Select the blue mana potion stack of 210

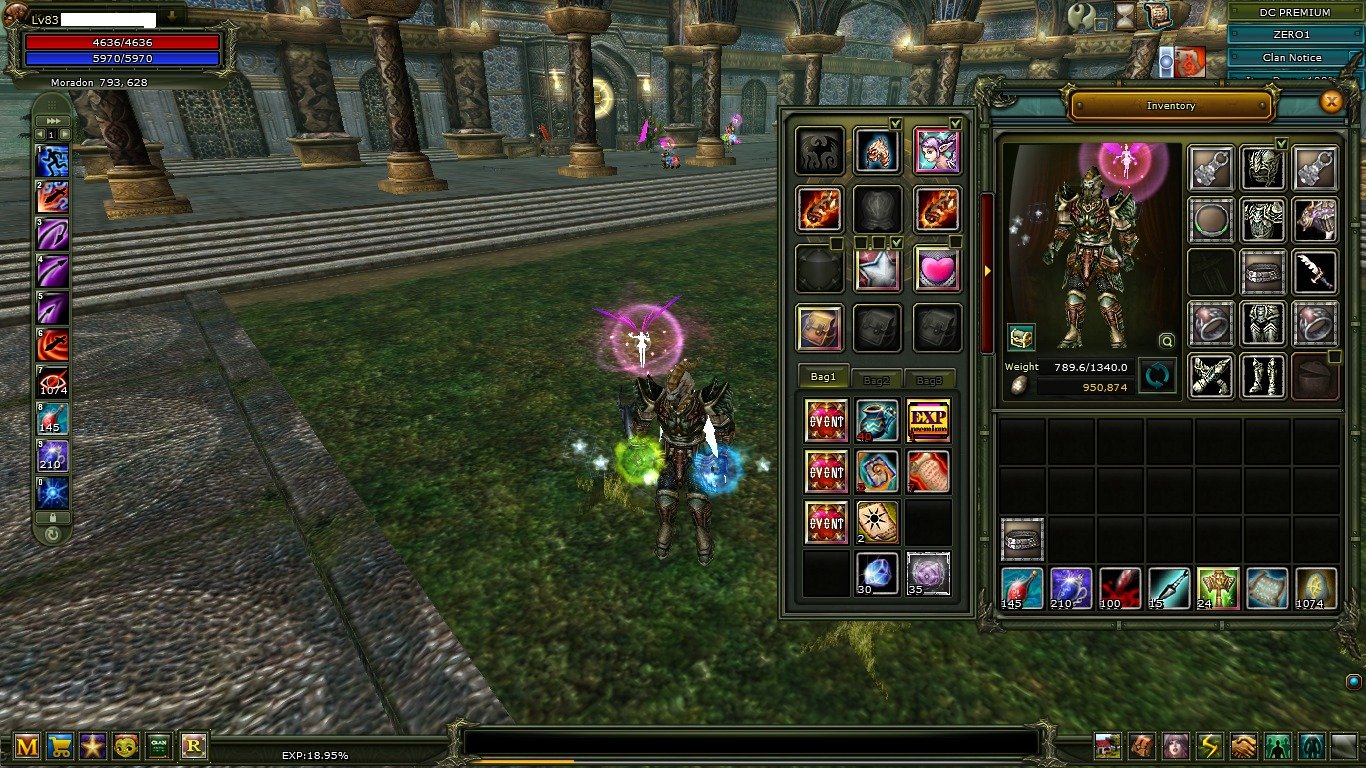[x=1071, y=588]
